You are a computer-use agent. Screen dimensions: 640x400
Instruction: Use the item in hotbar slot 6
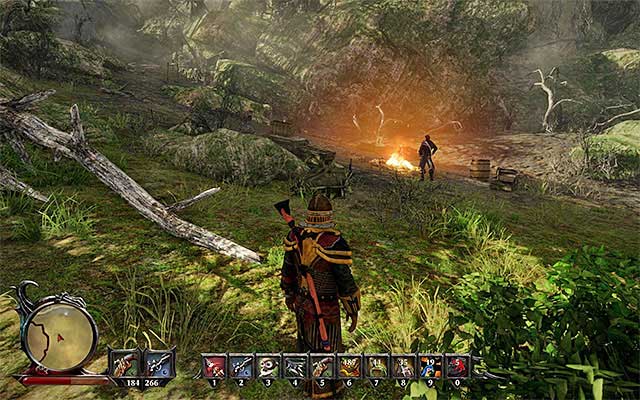(349, 367)
